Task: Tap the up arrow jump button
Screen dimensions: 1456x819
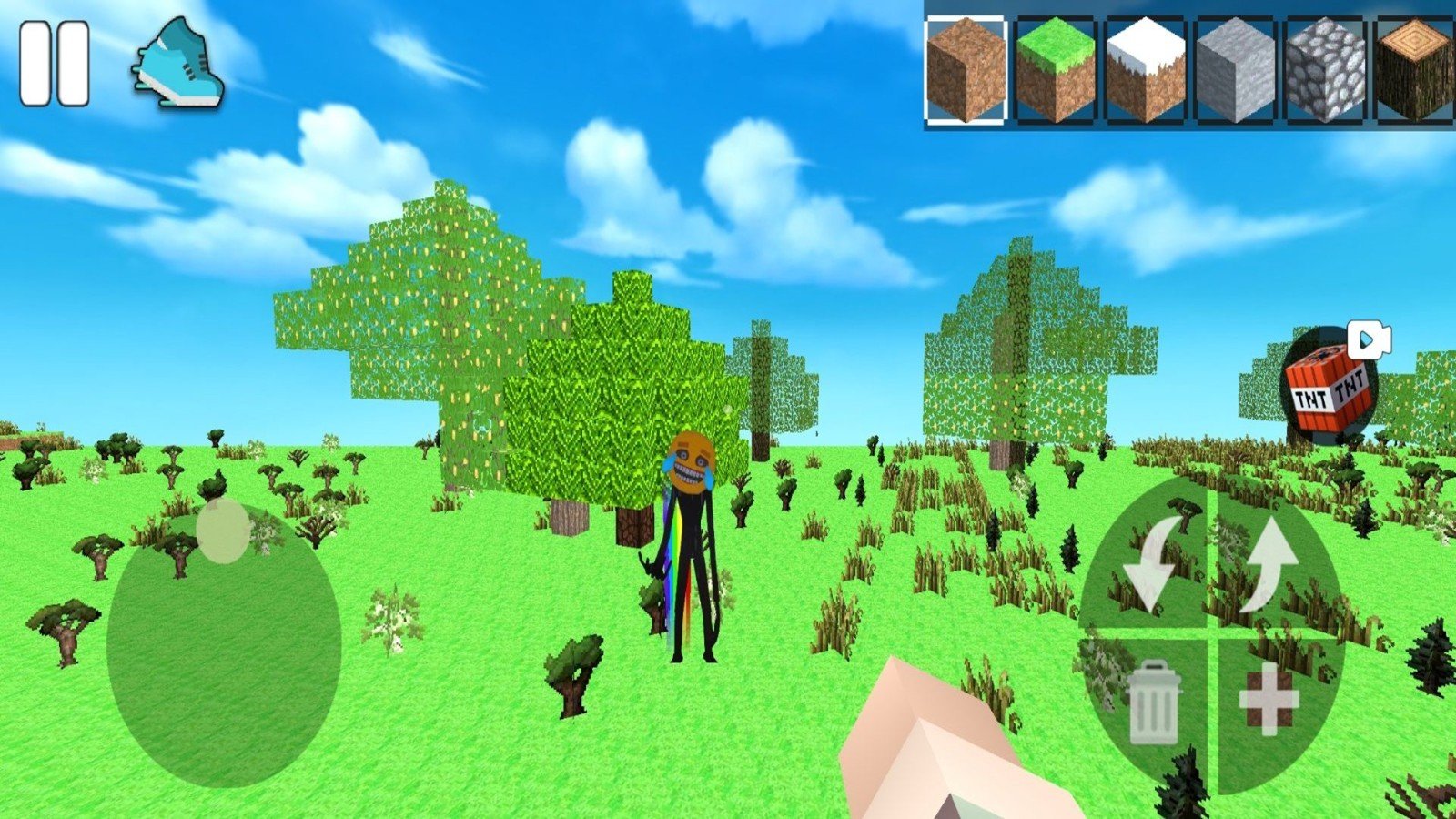Action: point(1269,564)
